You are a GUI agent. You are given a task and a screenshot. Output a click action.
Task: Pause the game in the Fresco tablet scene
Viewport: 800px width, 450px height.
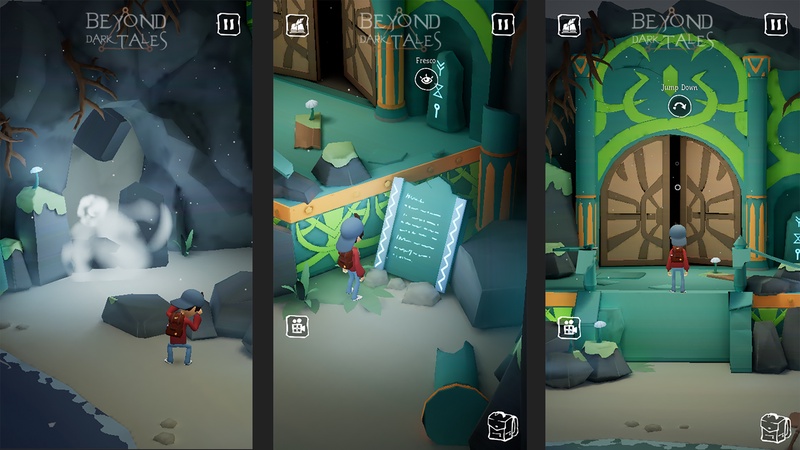point(503,24)
